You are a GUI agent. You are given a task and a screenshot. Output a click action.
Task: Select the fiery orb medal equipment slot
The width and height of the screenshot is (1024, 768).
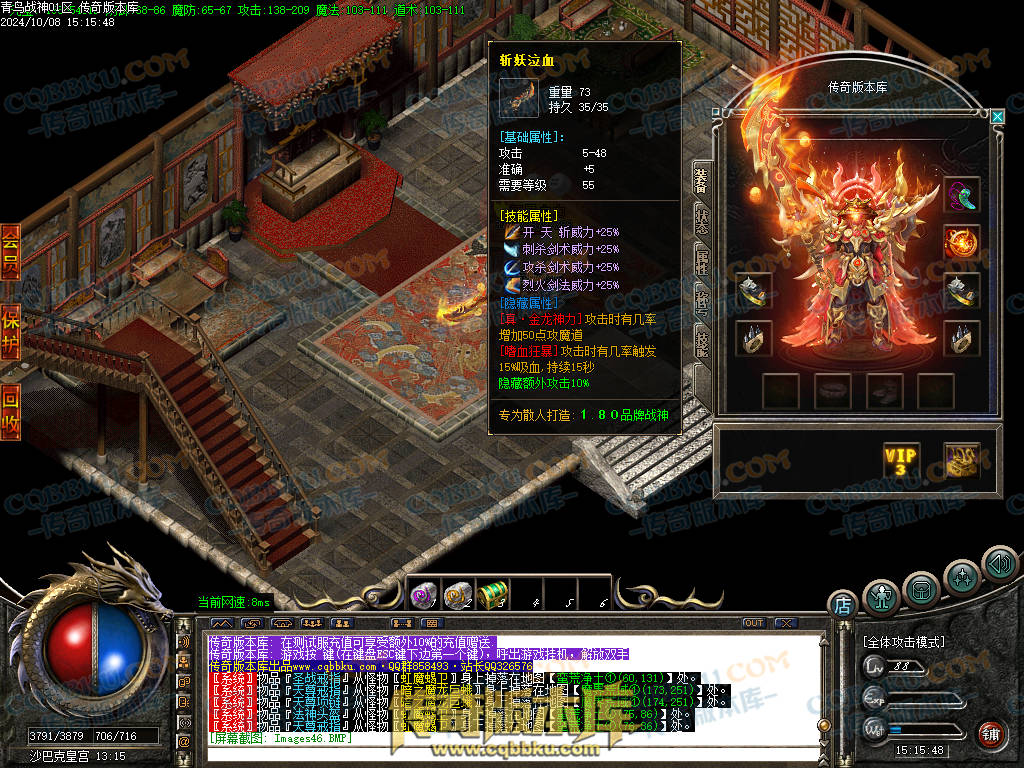coord(961,242)
